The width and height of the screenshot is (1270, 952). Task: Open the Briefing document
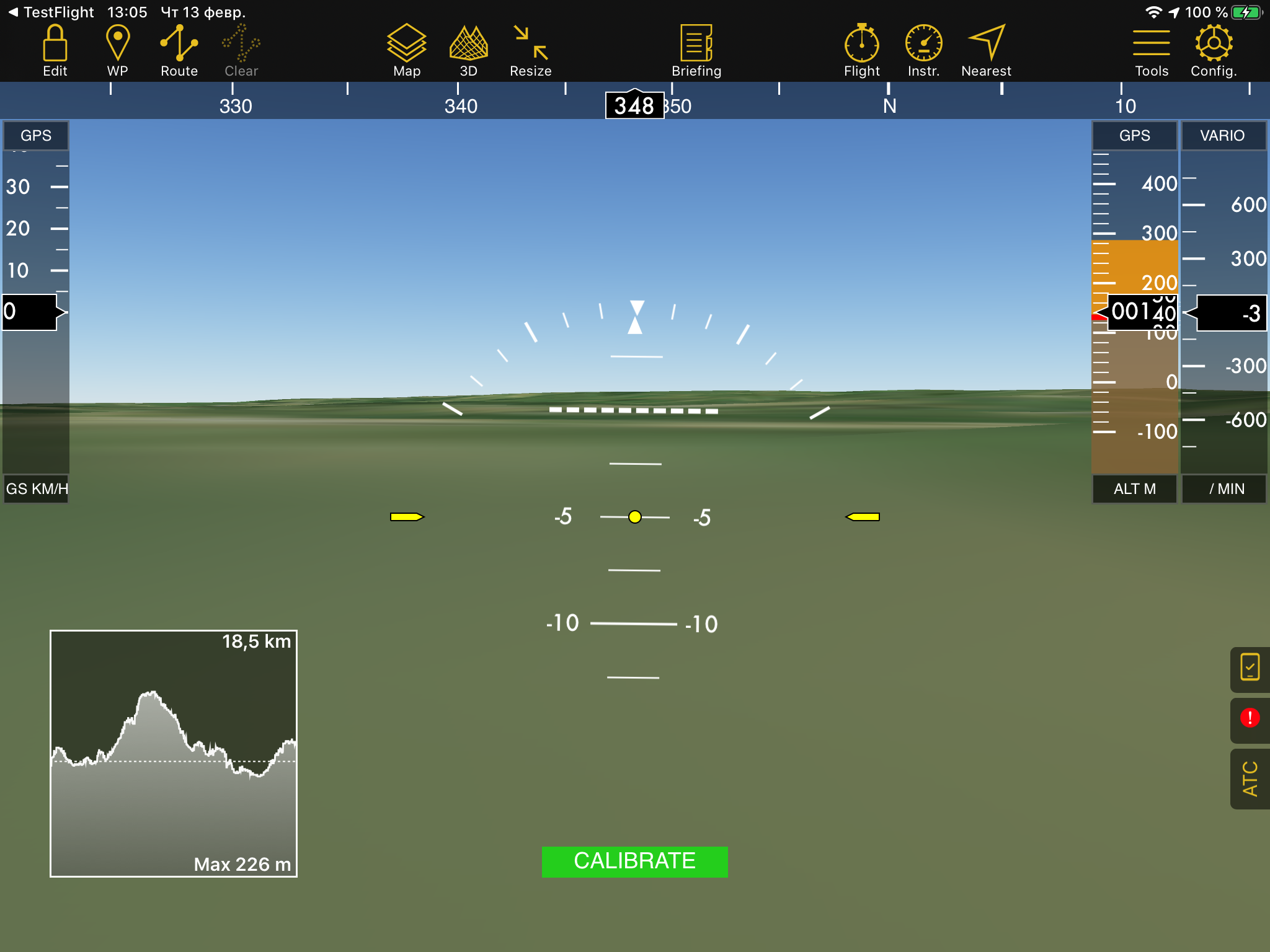tap(696, 51)
